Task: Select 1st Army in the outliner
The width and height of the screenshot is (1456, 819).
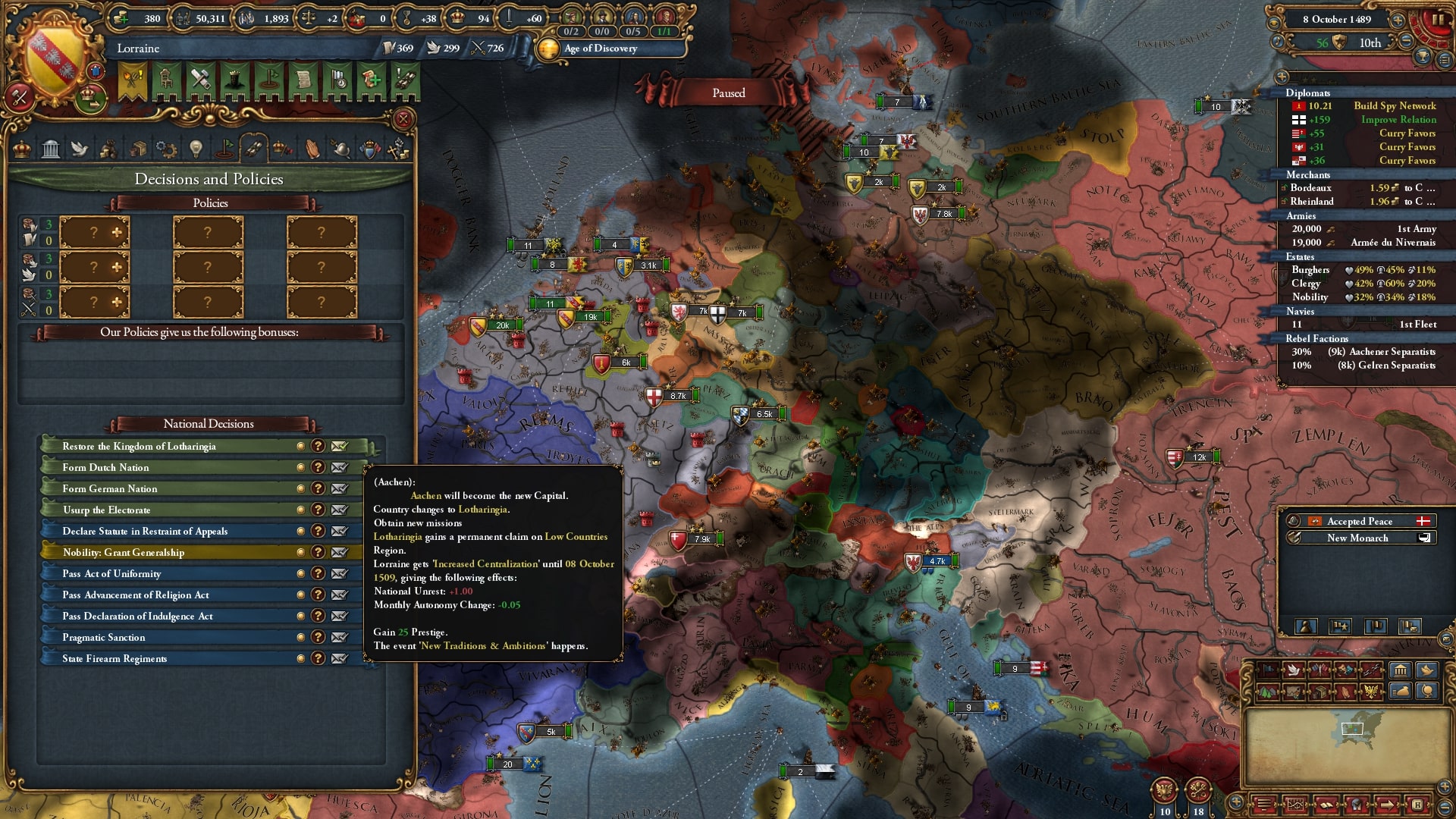Action: pos(1416,229)
